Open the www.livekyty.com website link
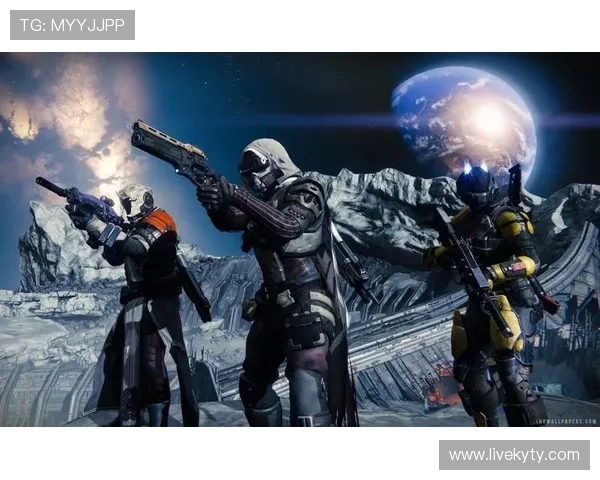 point(513,455)
